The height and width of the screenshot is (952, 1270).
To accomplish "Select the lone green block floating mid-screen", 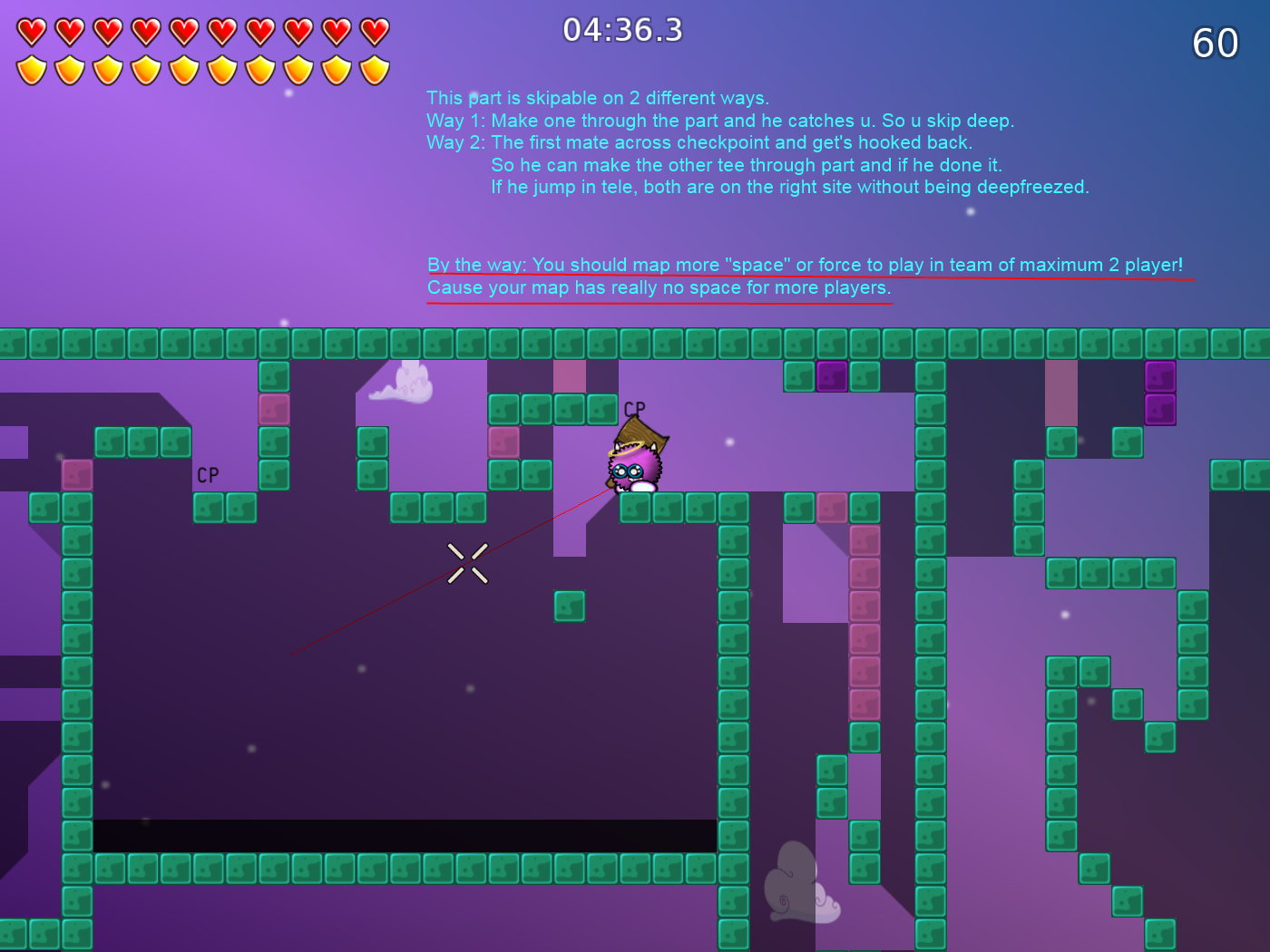I will pyautogui.click(x=569, y=606).
